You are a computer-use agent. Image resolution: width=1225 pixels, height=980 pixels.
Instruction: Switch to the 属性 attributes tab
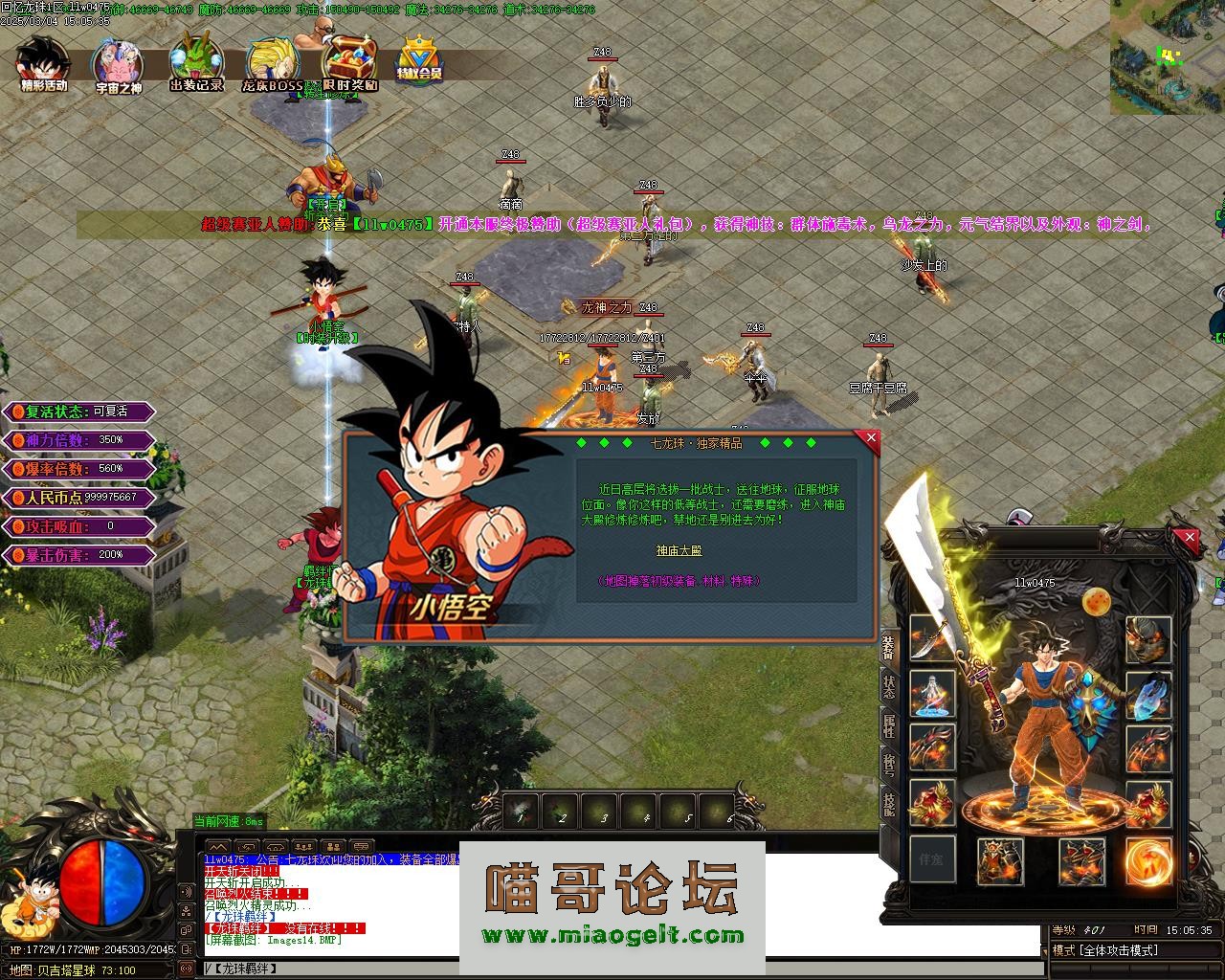pos(889,724)
